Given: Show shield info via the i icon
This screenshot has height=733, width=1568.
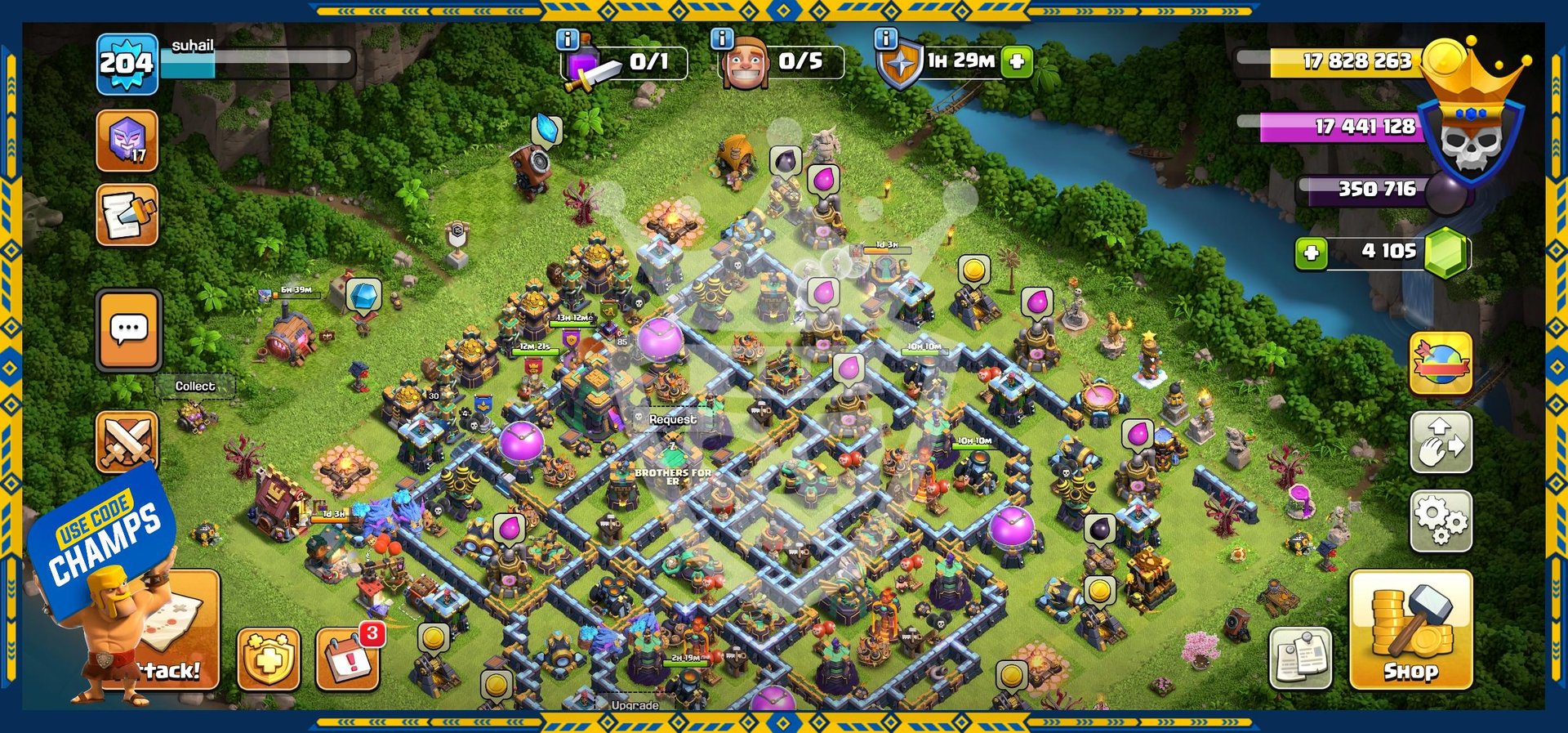Looking at the screenshot, I should click(x=885, y=38).
